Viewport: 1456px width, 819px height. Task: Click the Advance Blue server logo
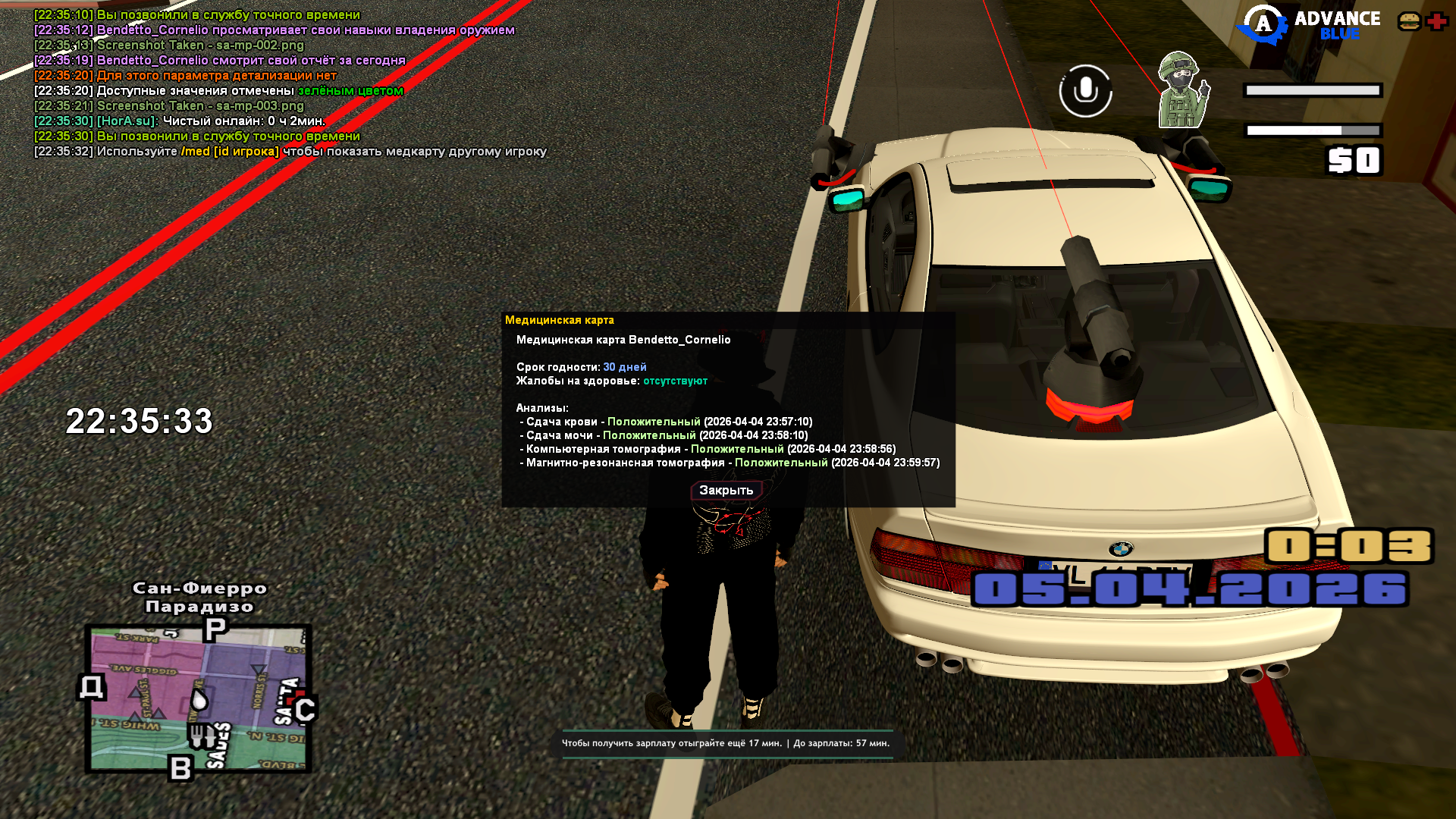click(1308, 24)
